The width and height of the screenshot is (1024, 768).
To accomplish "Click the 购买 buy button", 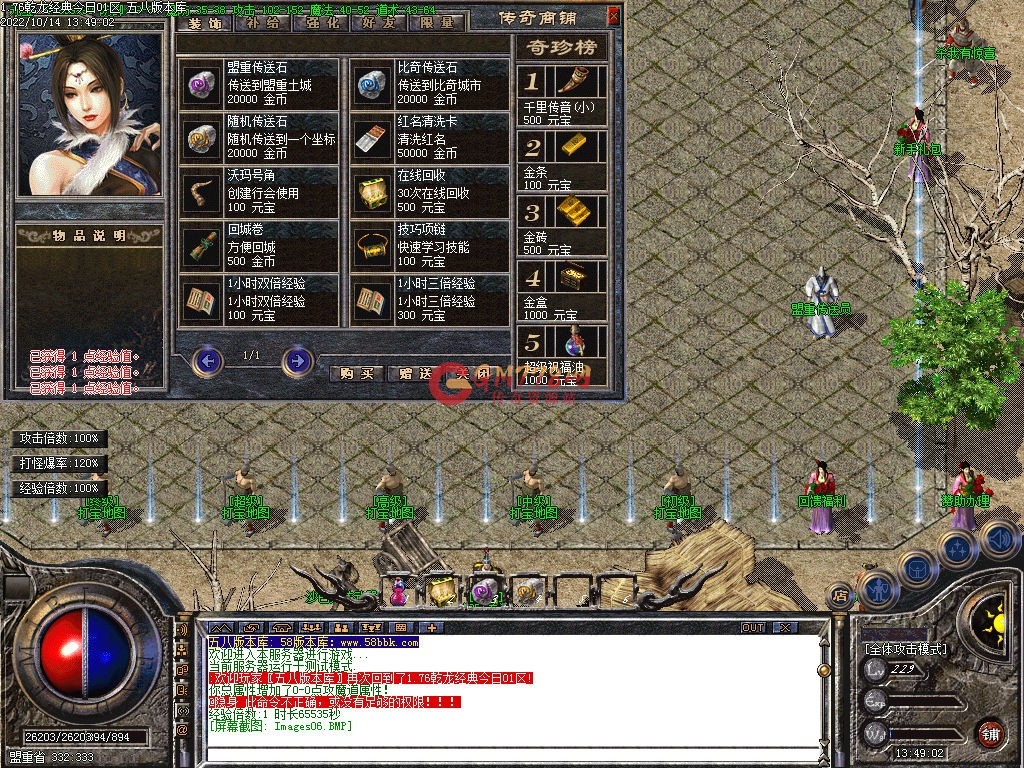I will pyautogui.click(x=356, y=373).
